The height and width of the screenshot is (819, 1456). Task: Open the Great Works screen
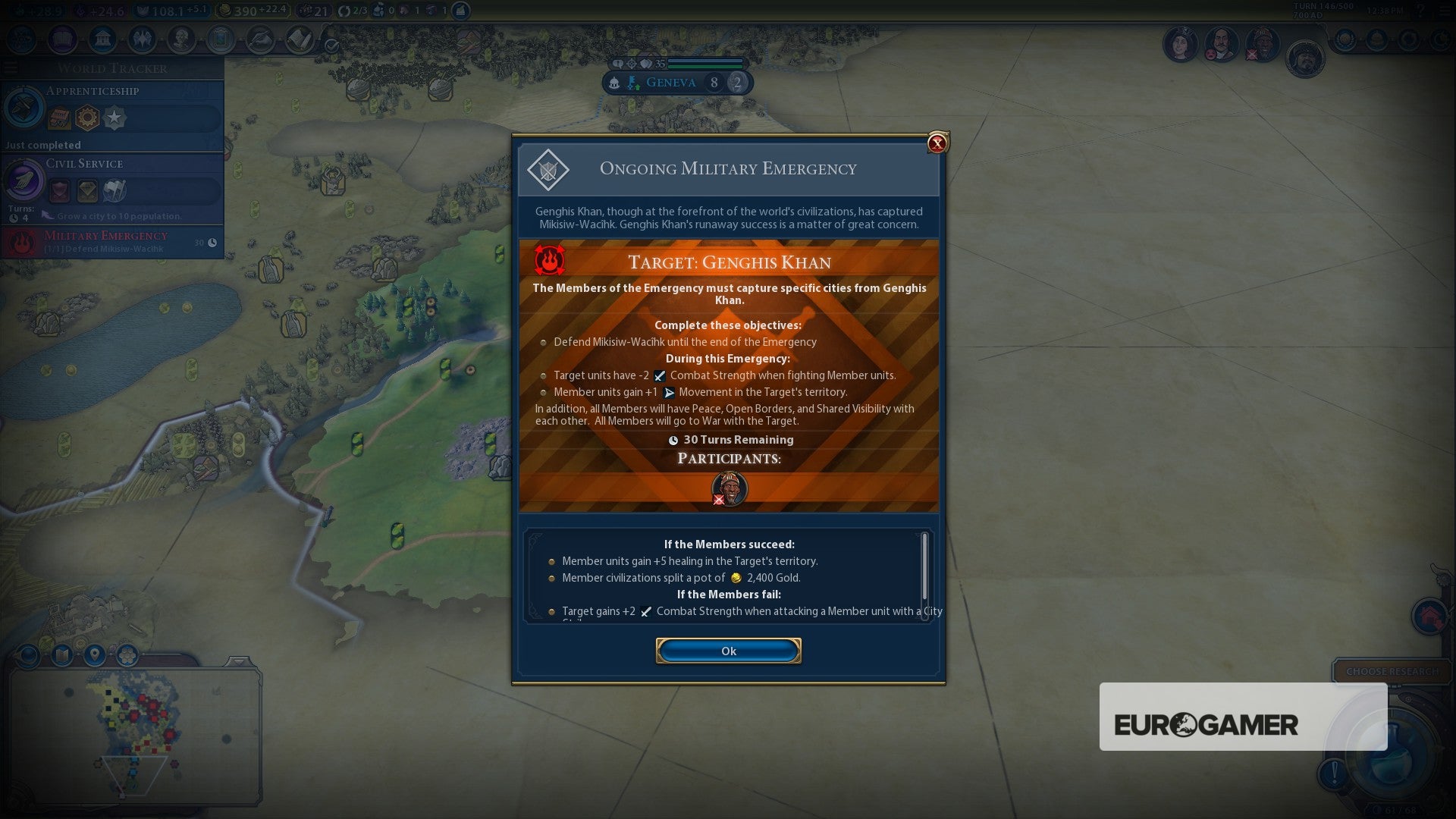[x=221, y=40]
